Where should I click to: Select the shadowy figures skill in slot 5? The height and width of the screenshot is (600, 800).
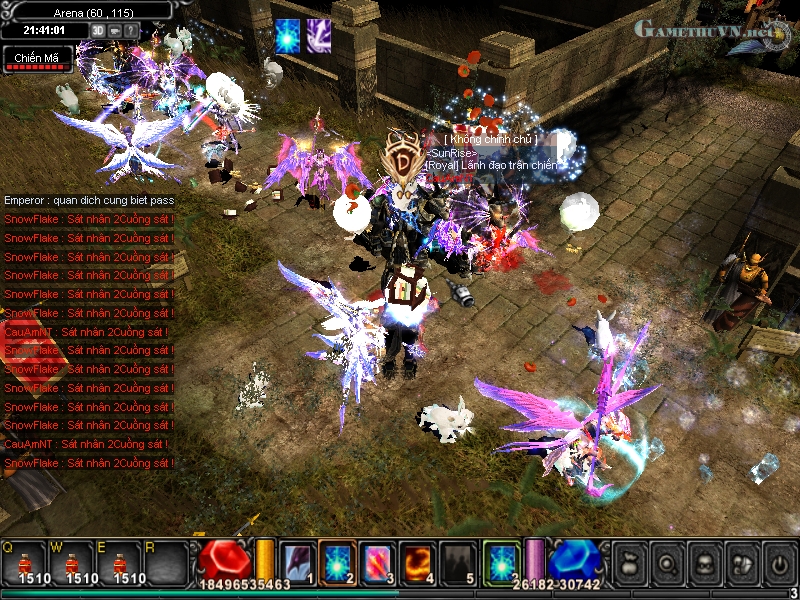tap(458, 561)
